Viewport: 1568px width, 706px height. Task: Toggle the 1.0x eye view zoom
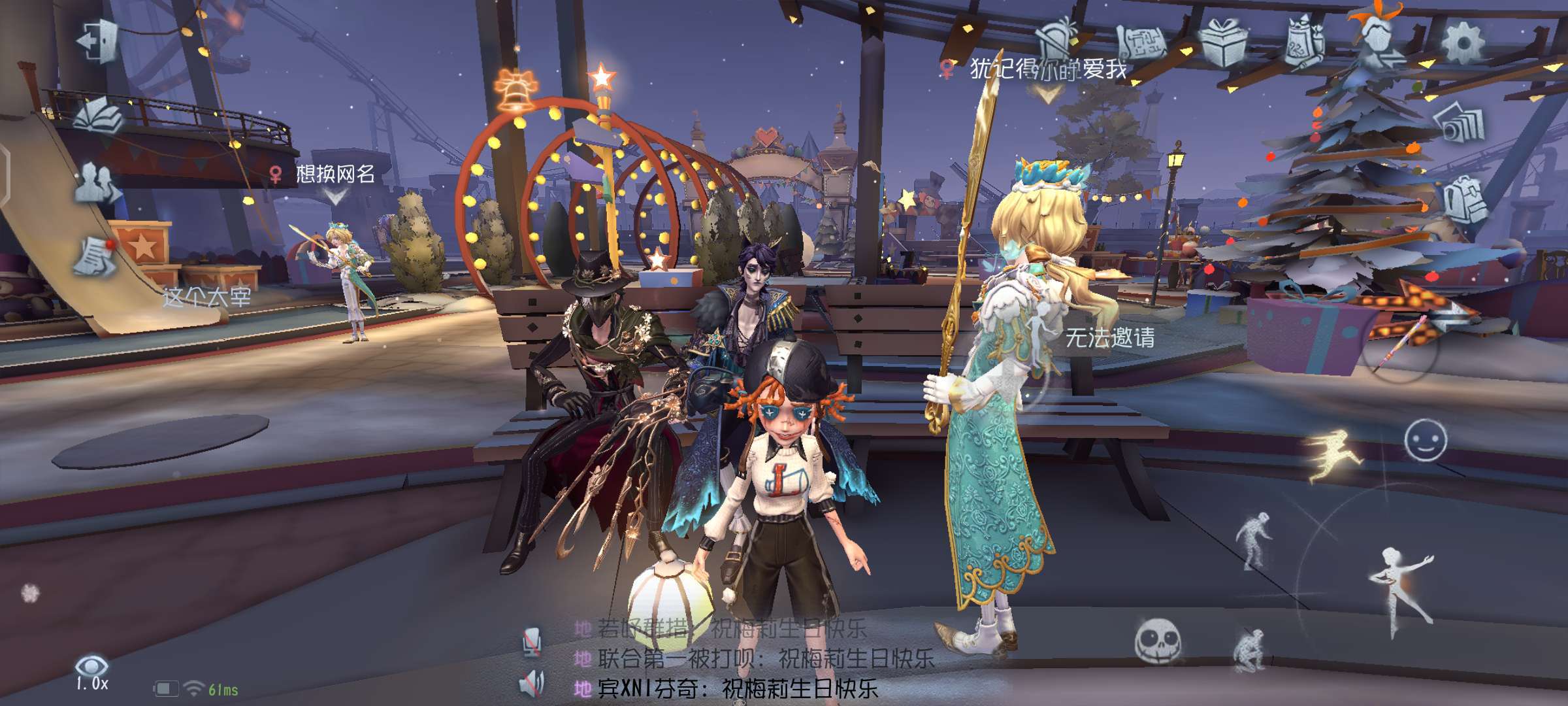(91, 673)
